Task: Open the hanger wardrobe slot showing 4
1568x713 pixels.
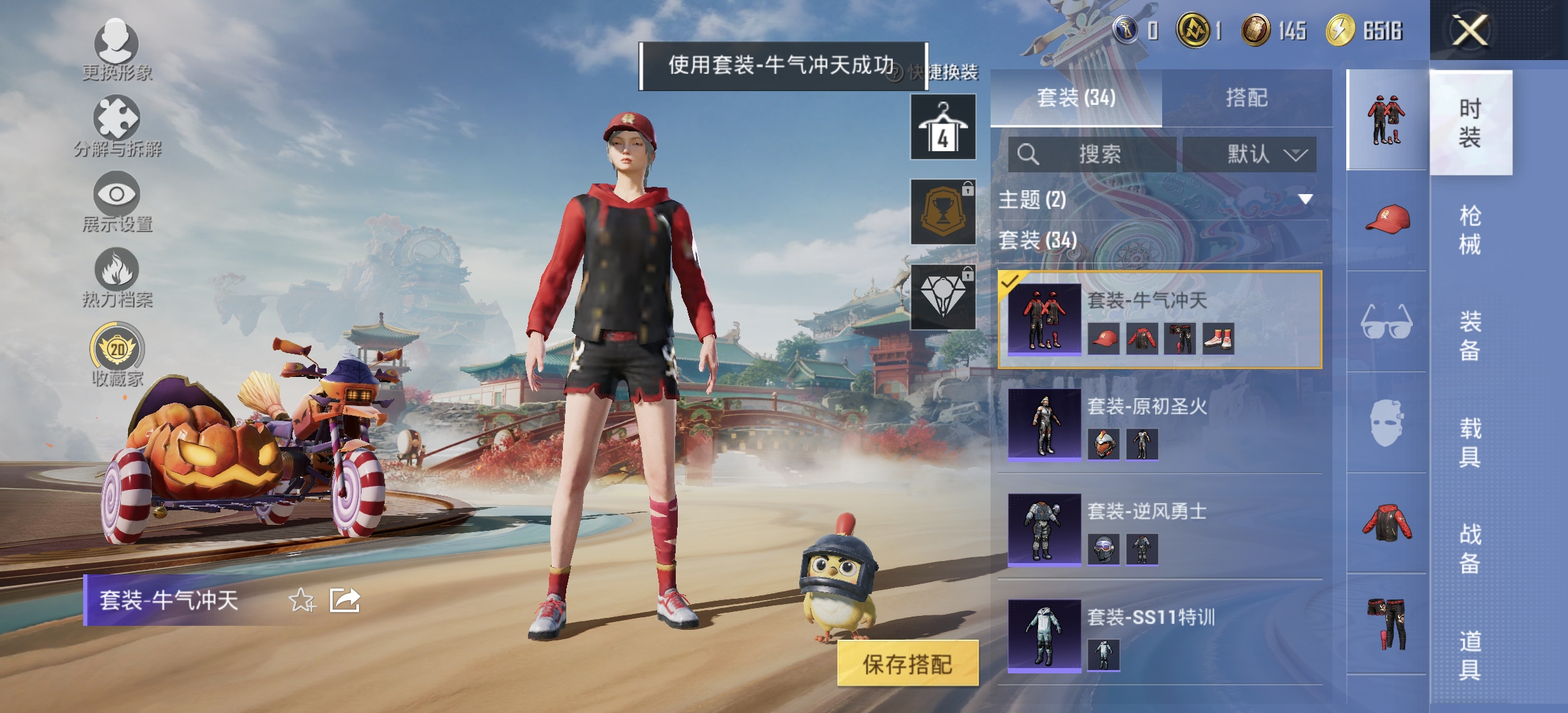Action: [942, 127]
